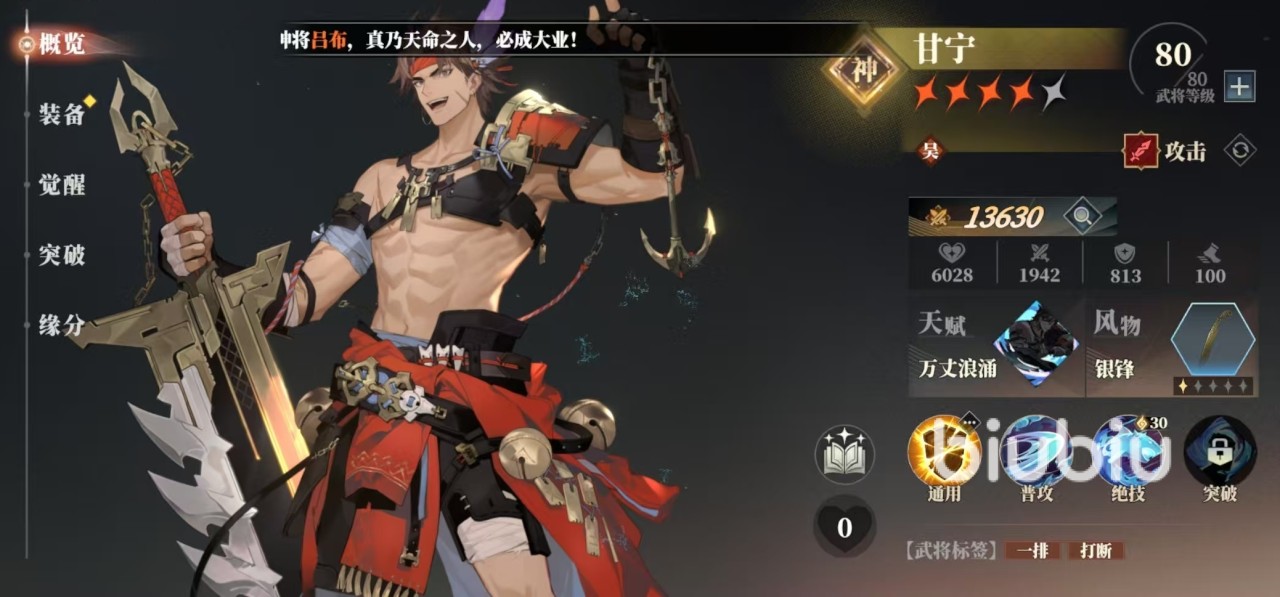The width and height of the screenshot is (1280, 597).
Task: Select the 通用 skill icon
Action: tap(943, 452)
